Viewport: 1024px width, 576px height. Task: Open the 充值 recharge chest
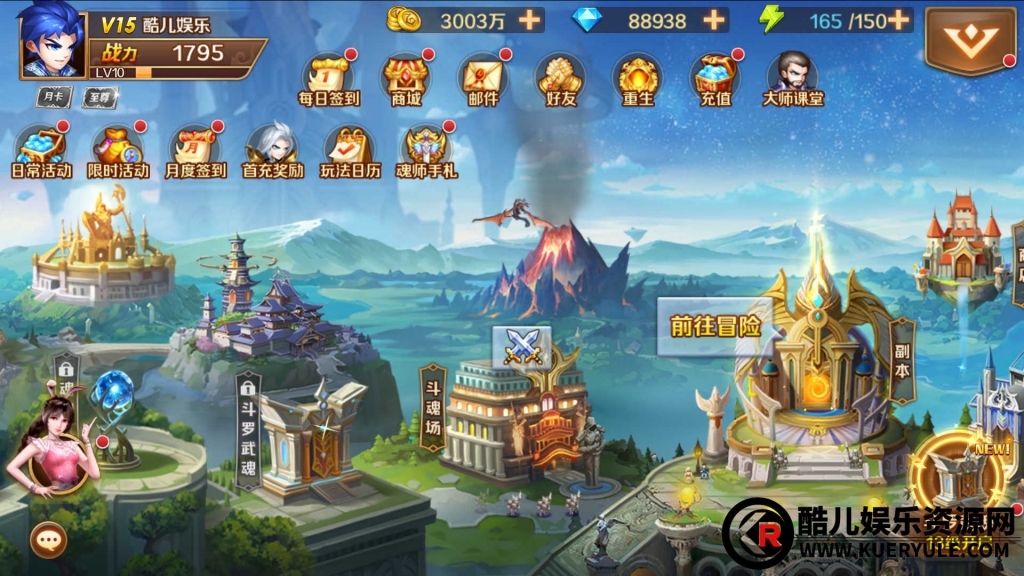point(714,76)
